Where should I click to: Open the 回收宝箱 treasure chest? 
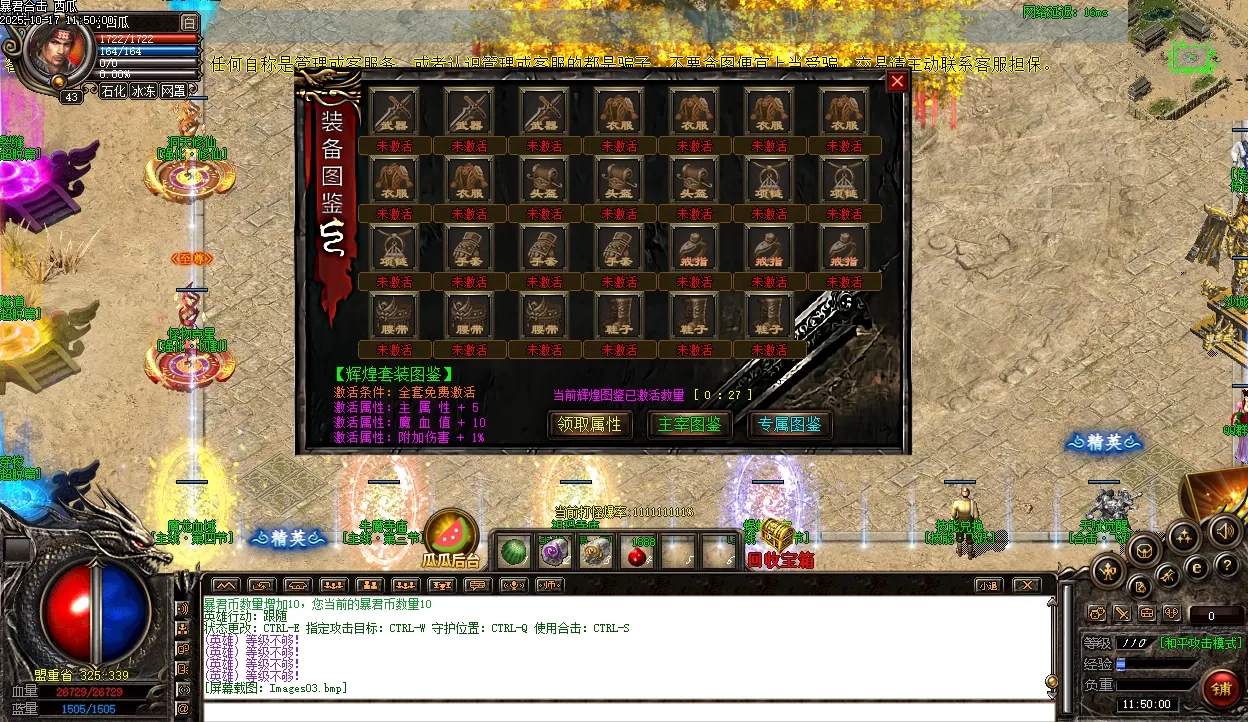tap(777, 535)
